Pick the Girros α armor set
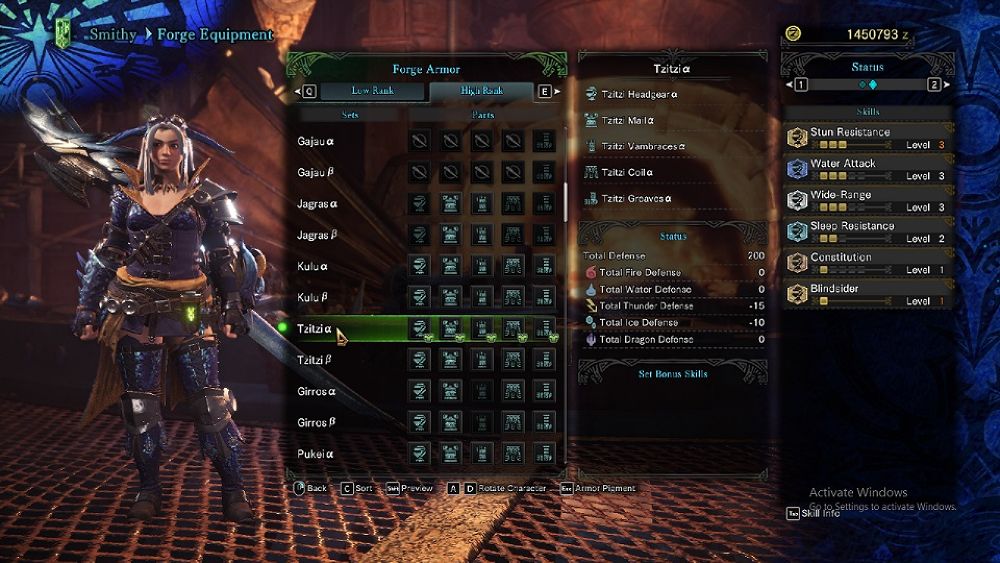 coord(317,392)
